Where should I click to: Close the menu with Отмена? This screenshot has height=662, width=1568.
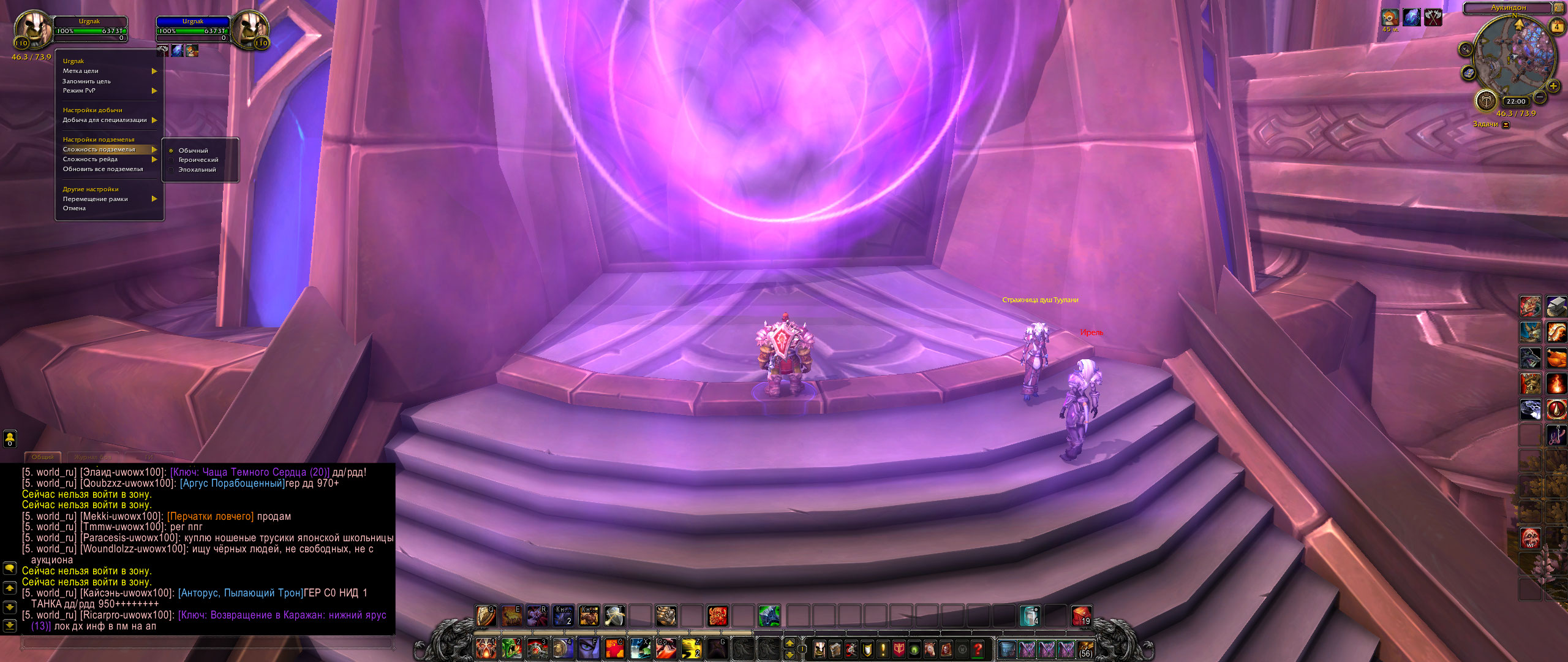(x=74, y=208)
